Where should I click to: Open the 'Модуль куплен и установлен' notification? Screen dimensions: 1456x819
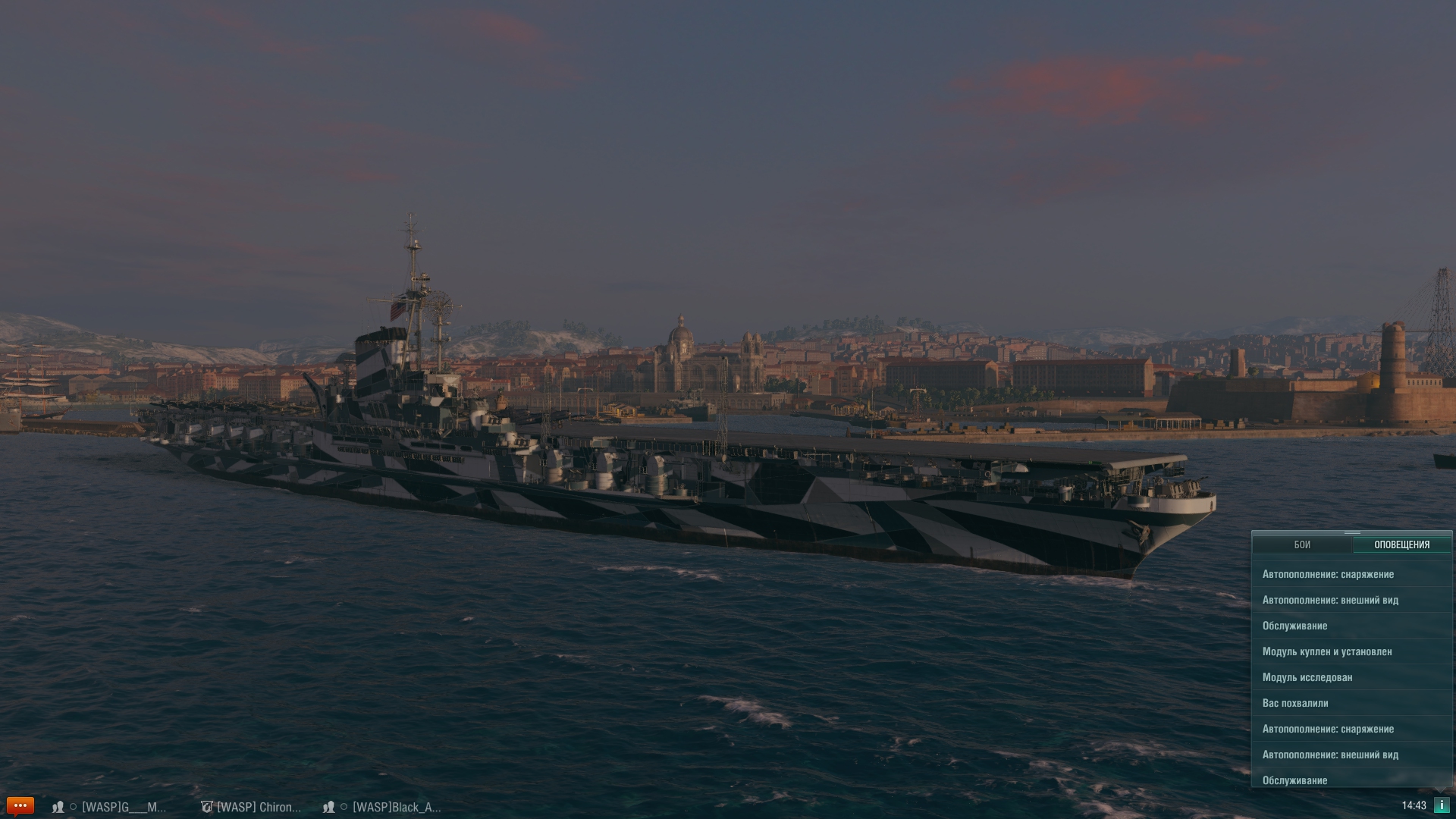1327,651
